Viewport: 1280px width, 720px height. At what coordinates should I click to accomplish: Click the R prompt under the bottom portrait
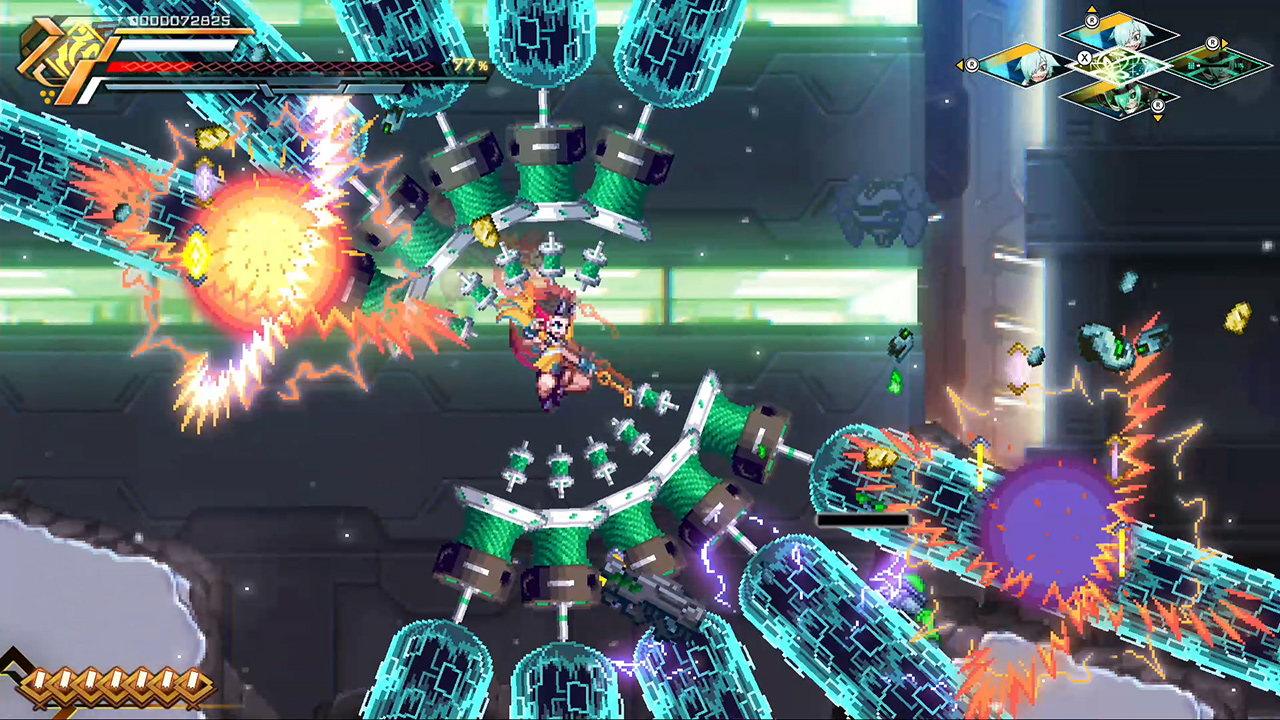1157,105
